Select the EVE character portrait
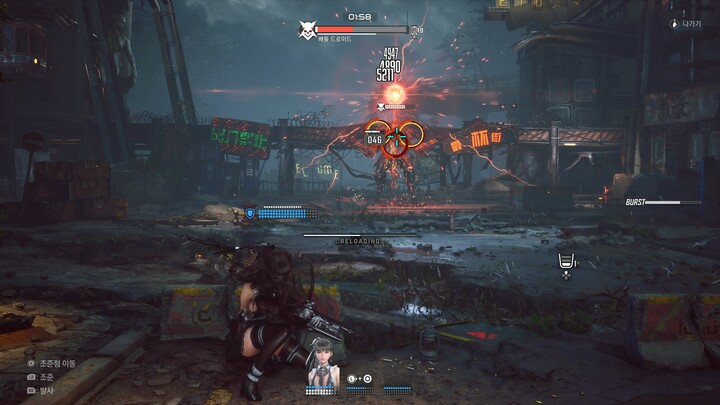The height and width of the screenshot is (405, 720). (321, 363)
